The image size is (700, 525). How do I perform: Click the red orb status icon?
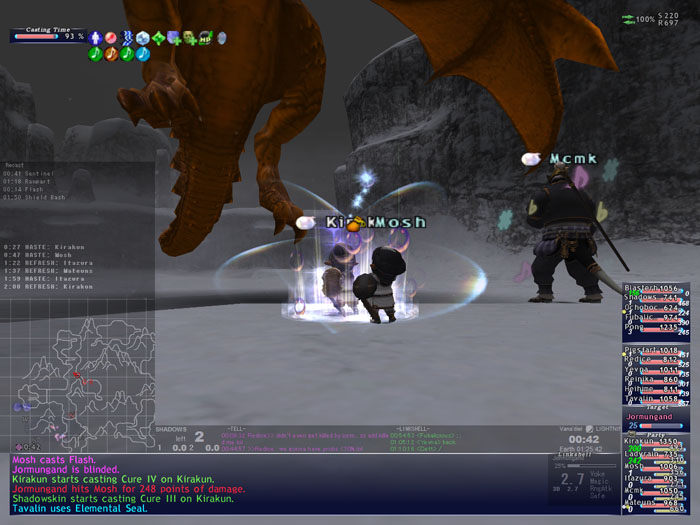coord(111,38)
